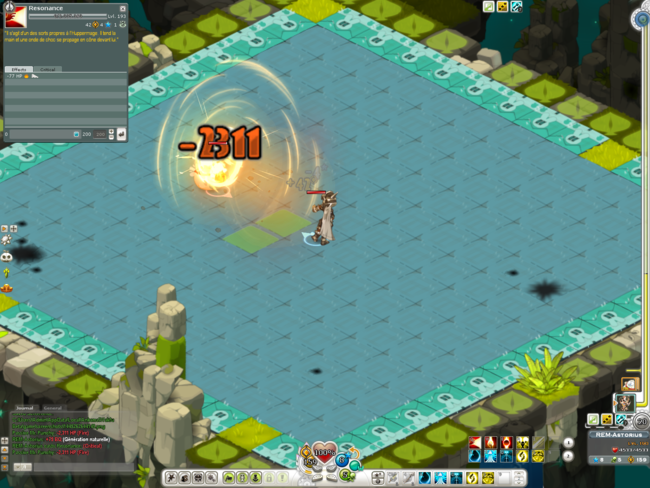The width and height of the screenshot is (650, 488).
Task: Click the round compass button in top-right corner
Action: pyautogui.click(x=640, y=19)
